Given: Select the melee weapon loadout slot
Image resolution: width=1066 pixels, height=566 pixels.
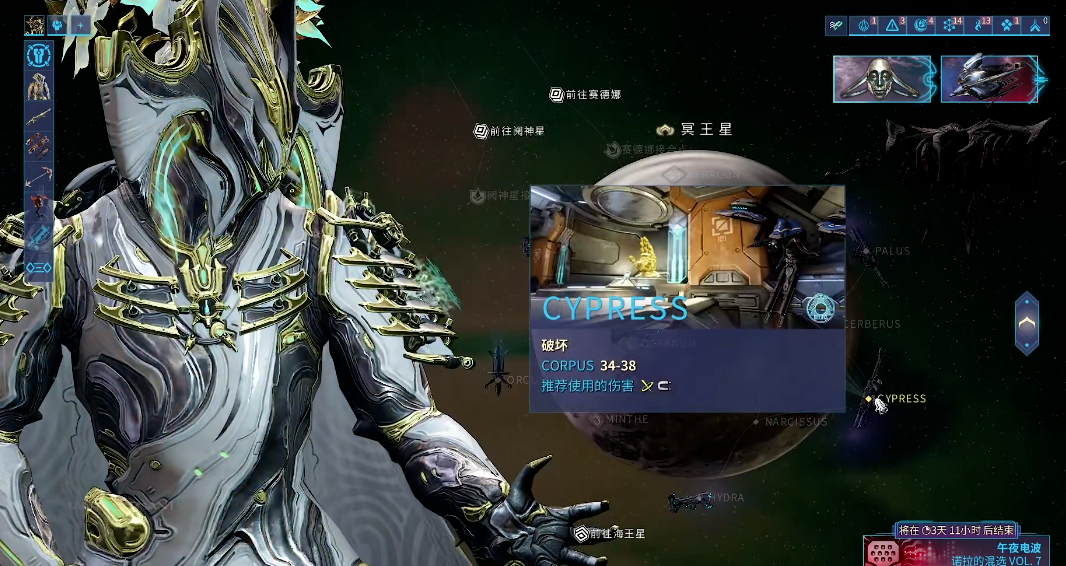Looking at the screenshot, I should click(38, 176).
